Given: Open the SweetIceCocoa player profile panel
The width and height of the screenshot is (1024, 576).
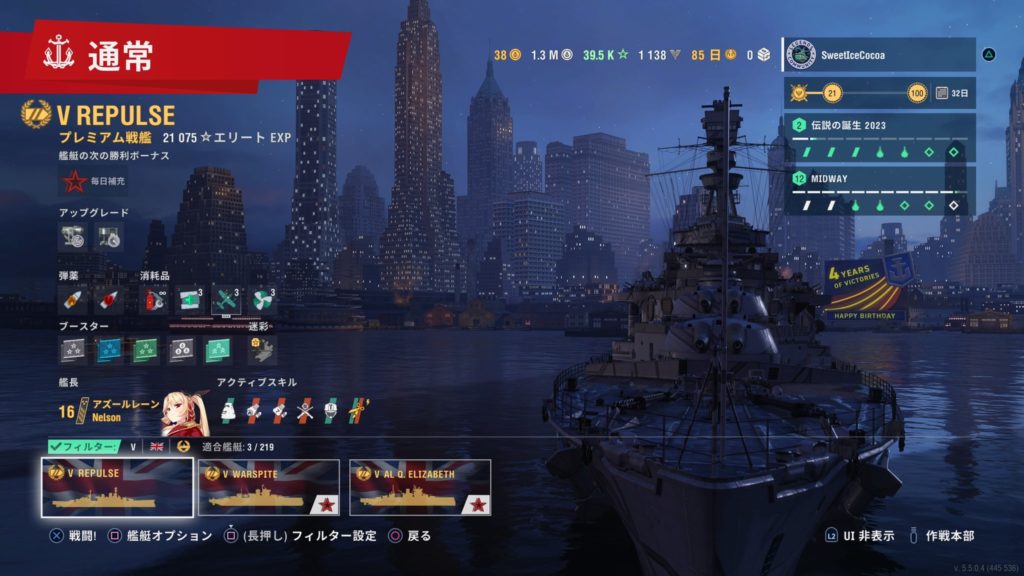Looking at the screenshot, I should 879,55.
